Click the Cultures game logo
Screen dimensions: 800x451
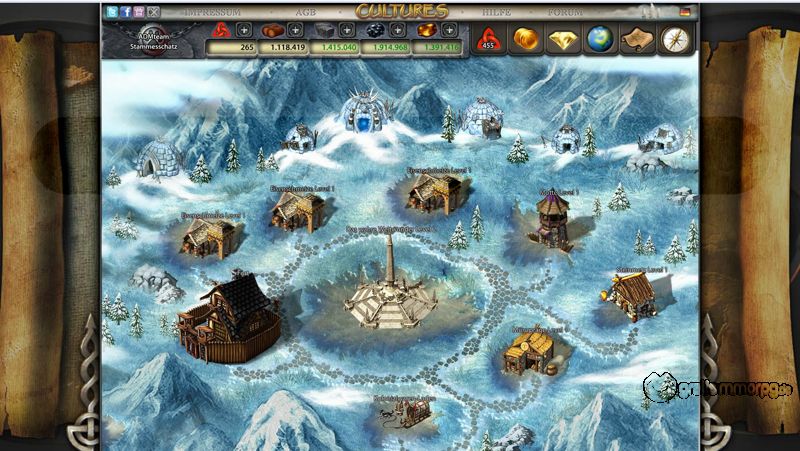coord(399,11)
